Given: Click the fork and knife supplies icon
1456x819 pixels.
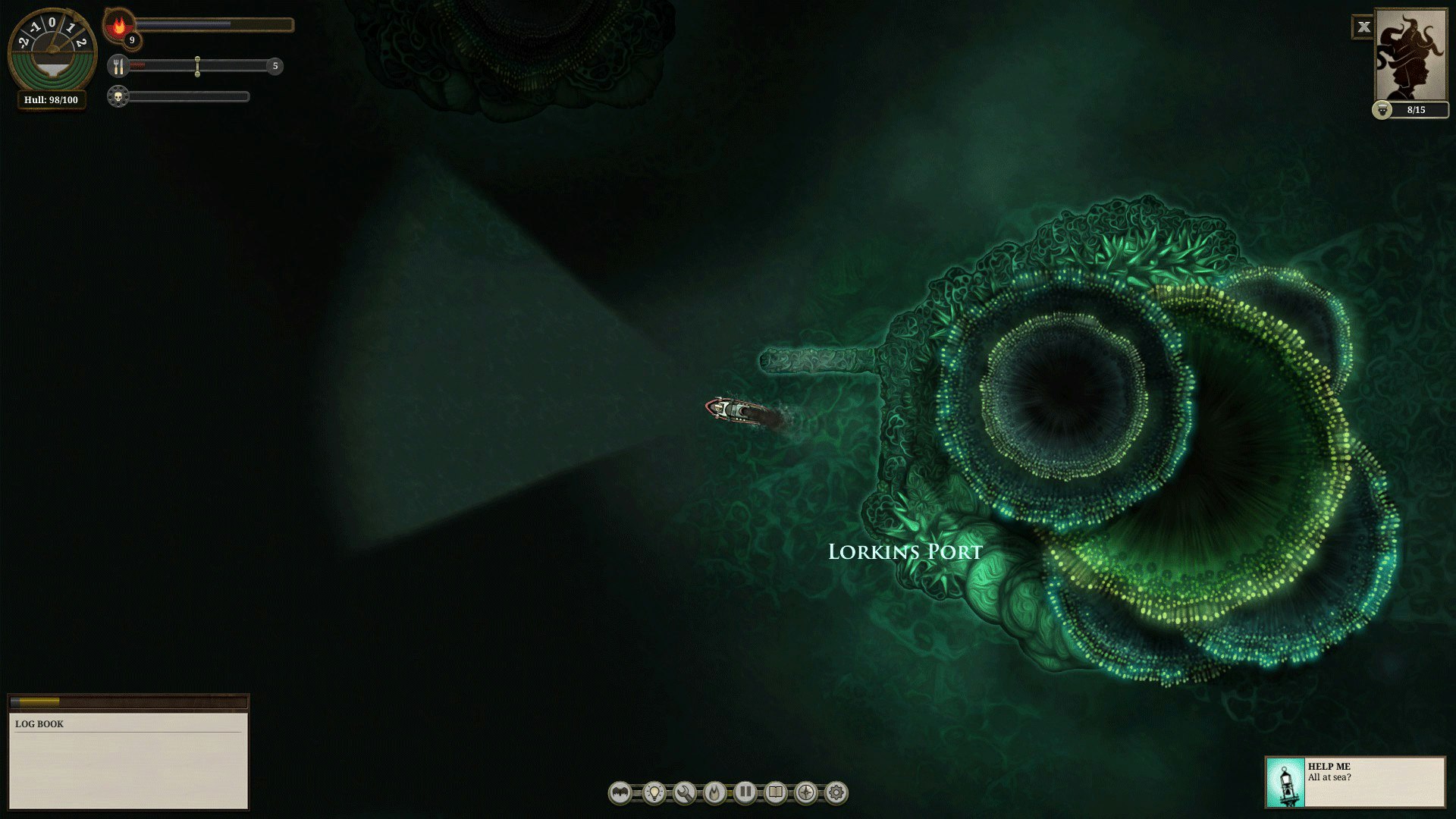Looking at the screenshot, I should tap(118, 67).
